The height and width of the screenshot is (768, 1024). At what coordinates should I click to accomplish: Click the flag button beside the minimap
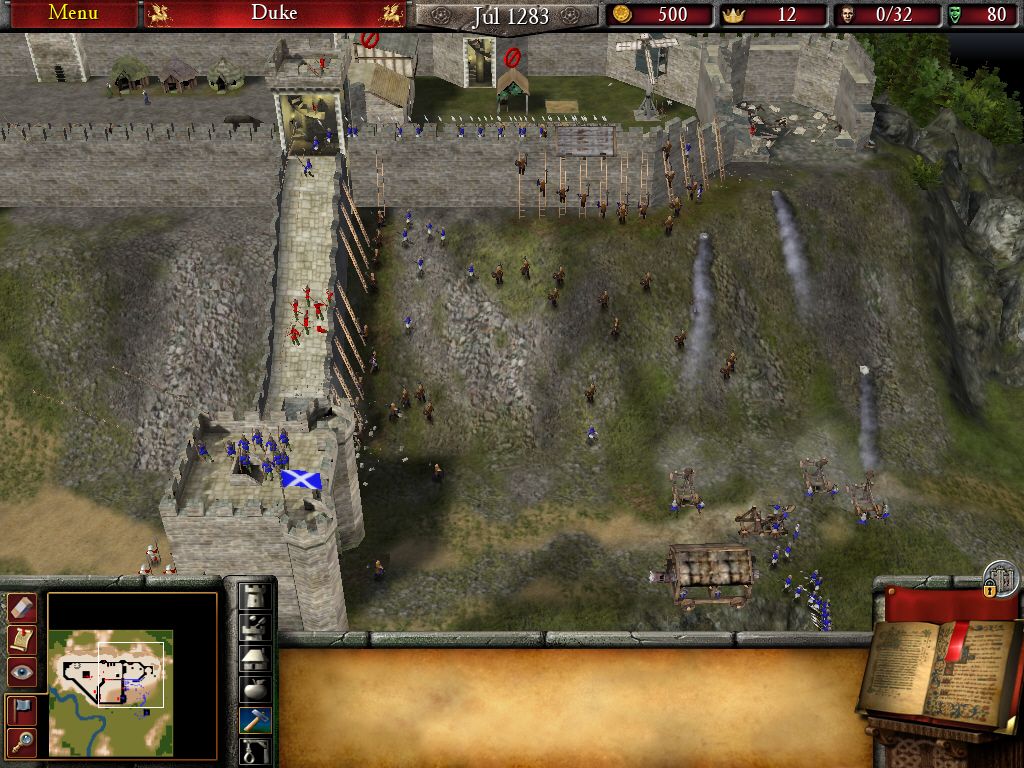click(22, 709)
